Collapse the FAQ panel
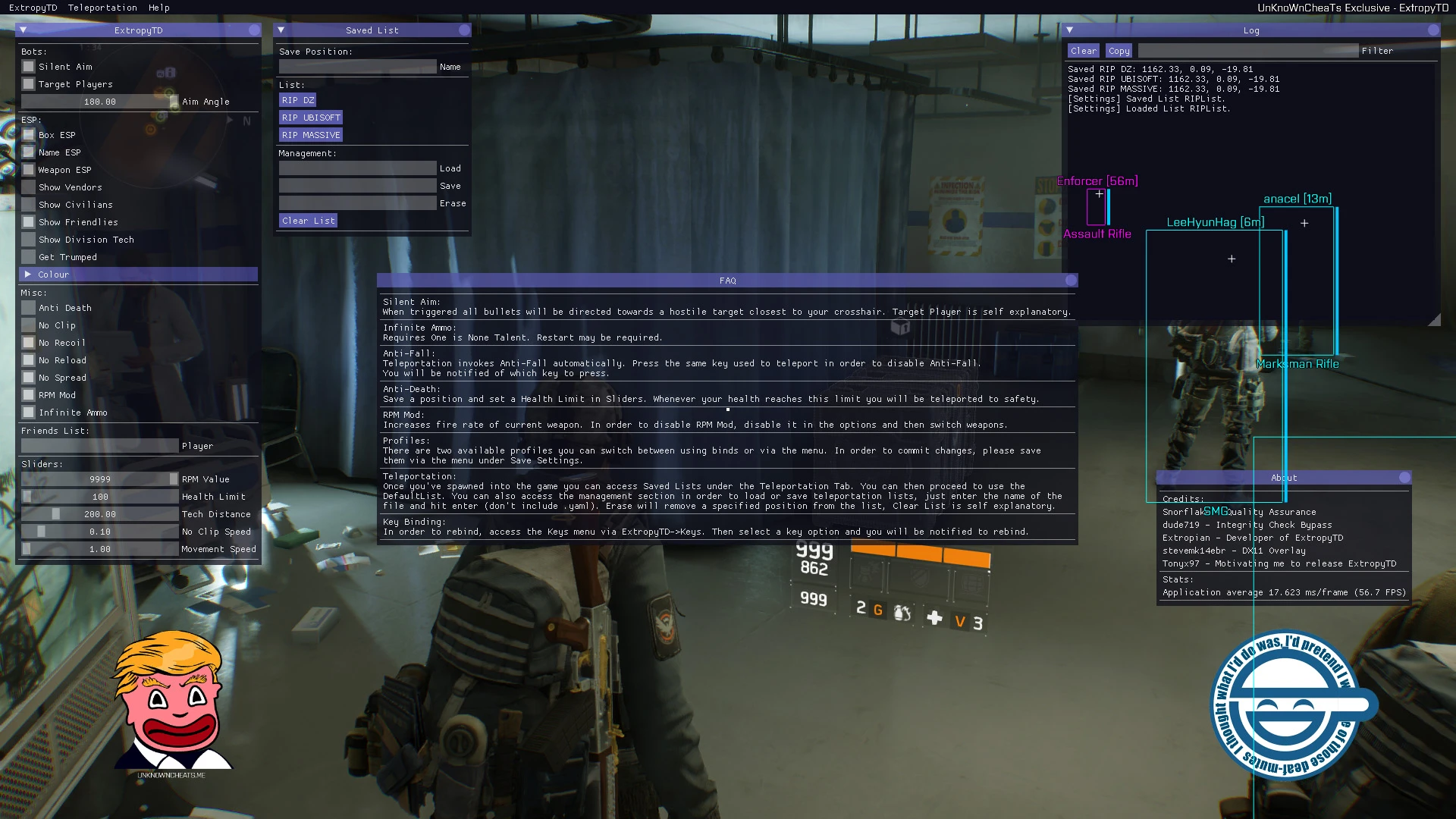Image resolution: width=1456 pixels, height=819 pixels. [x=387, y=281]
